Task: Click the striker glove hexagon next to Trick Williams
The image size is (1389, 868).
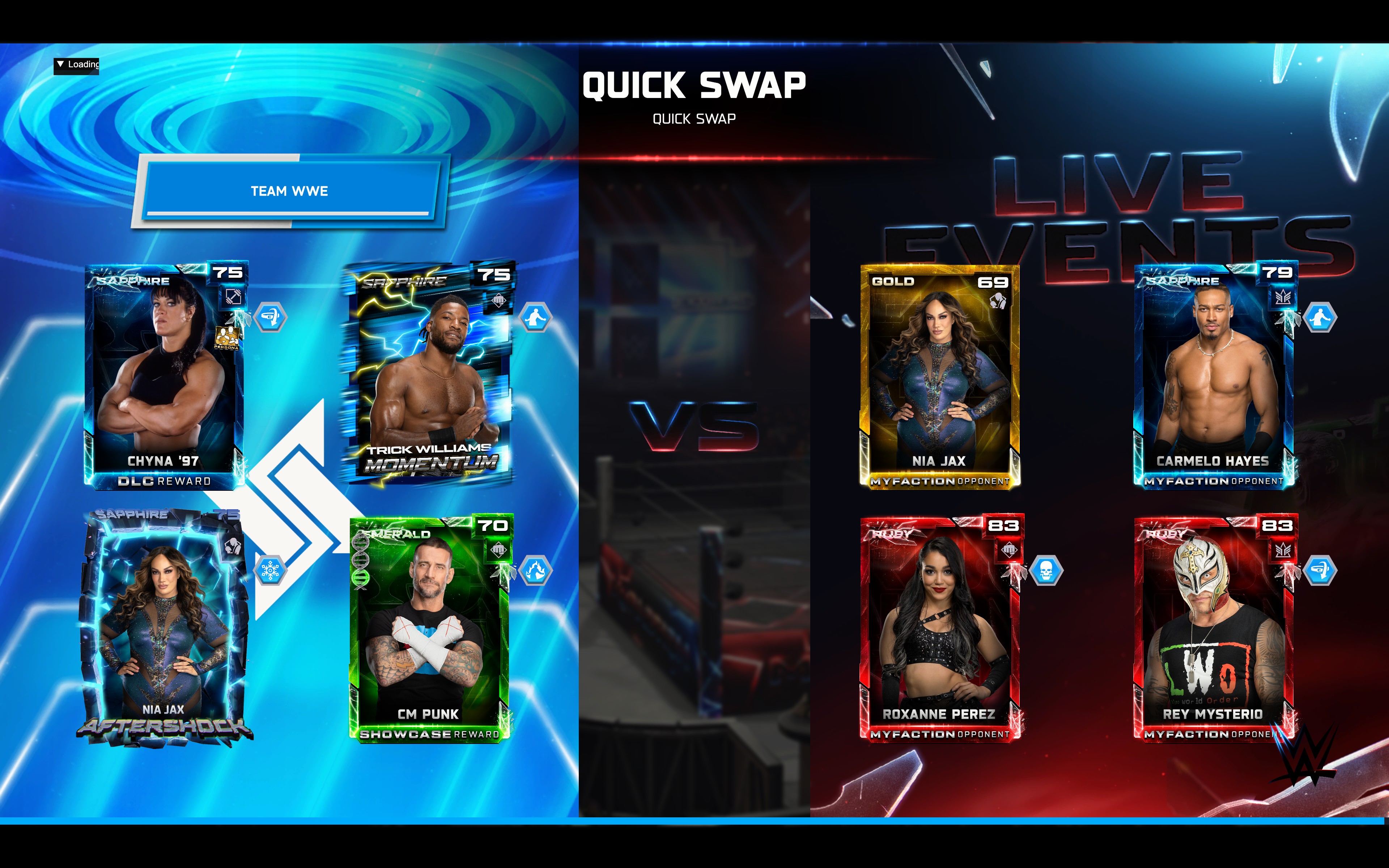Action: (535, 318)
